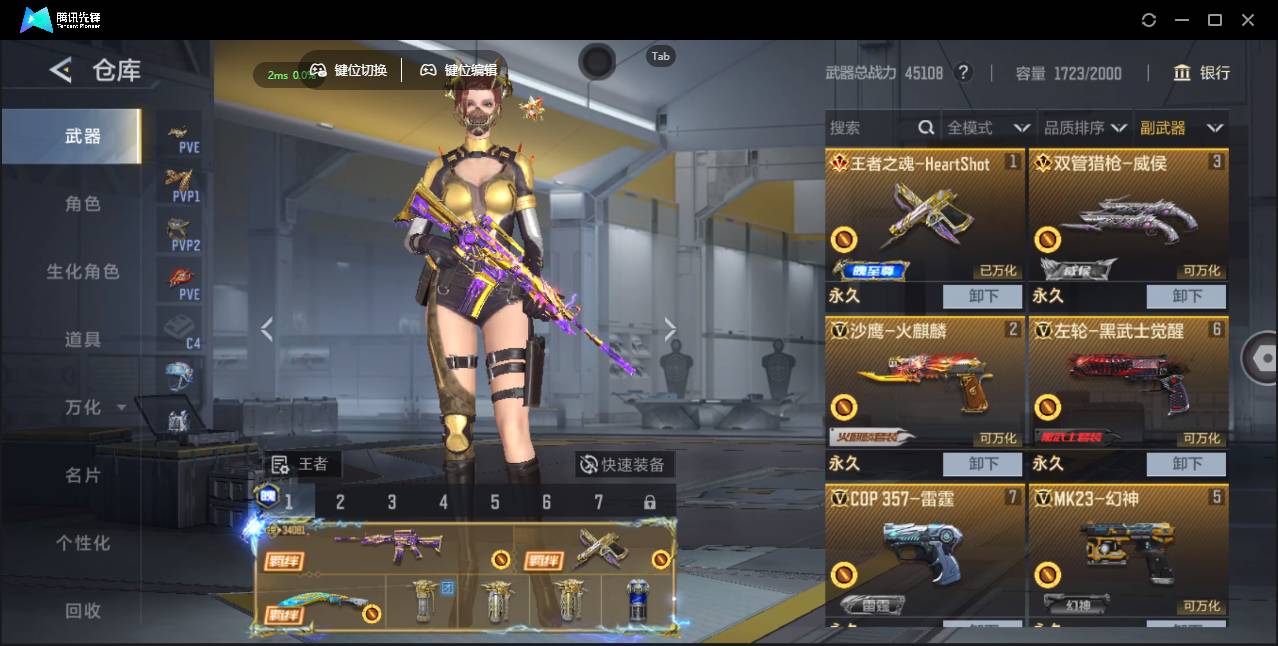The image size is (1278, 646).
Task: Open the 全模式 mode dropdown
Action: (987, 128)
